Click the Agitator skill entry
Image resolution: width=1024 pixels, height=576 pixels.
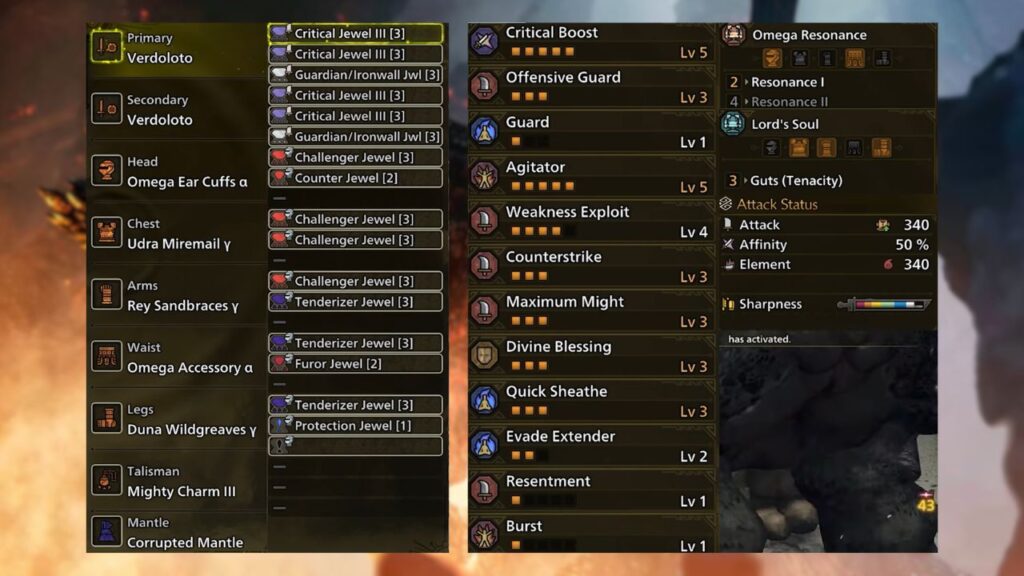tap(592, 177)
